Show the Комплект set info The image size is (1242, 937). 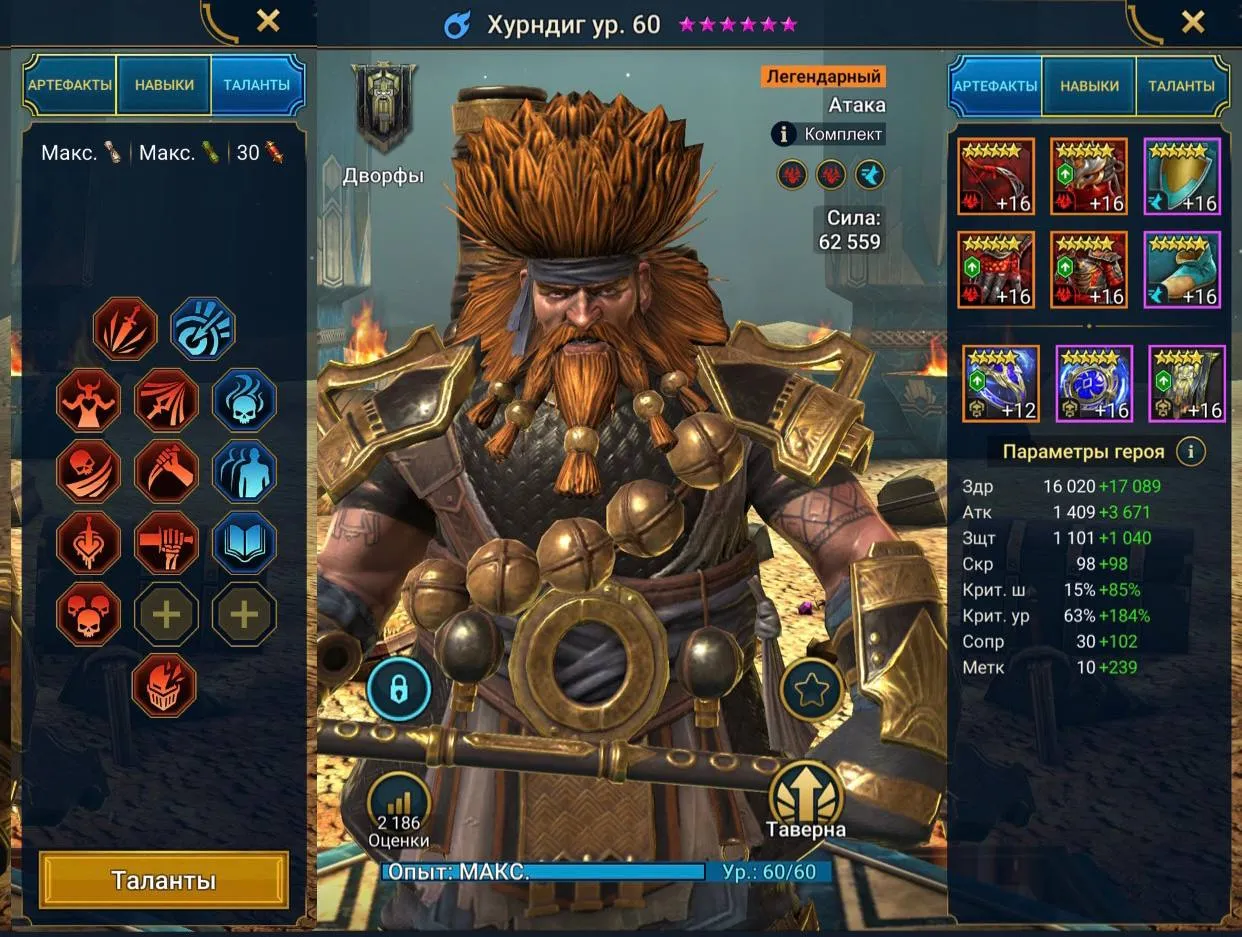point(829,134)
